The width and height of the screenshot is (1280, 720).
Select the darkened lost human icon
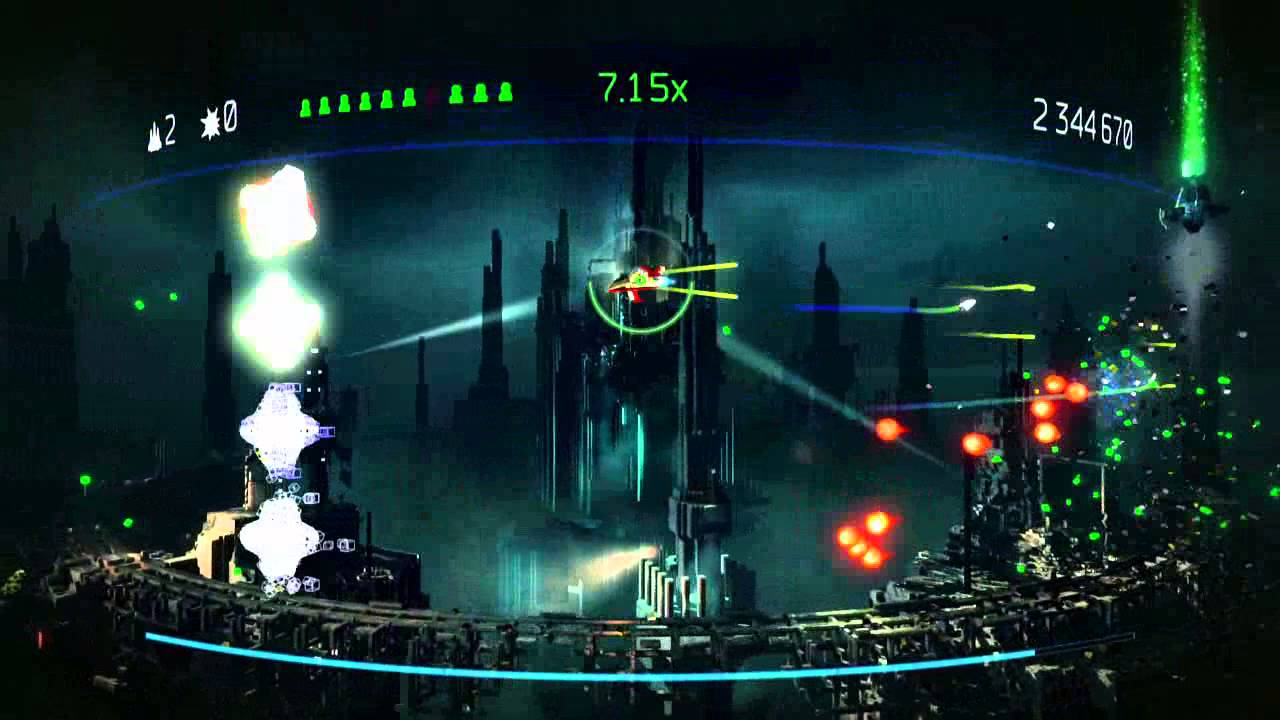click(x=432, y=96)
